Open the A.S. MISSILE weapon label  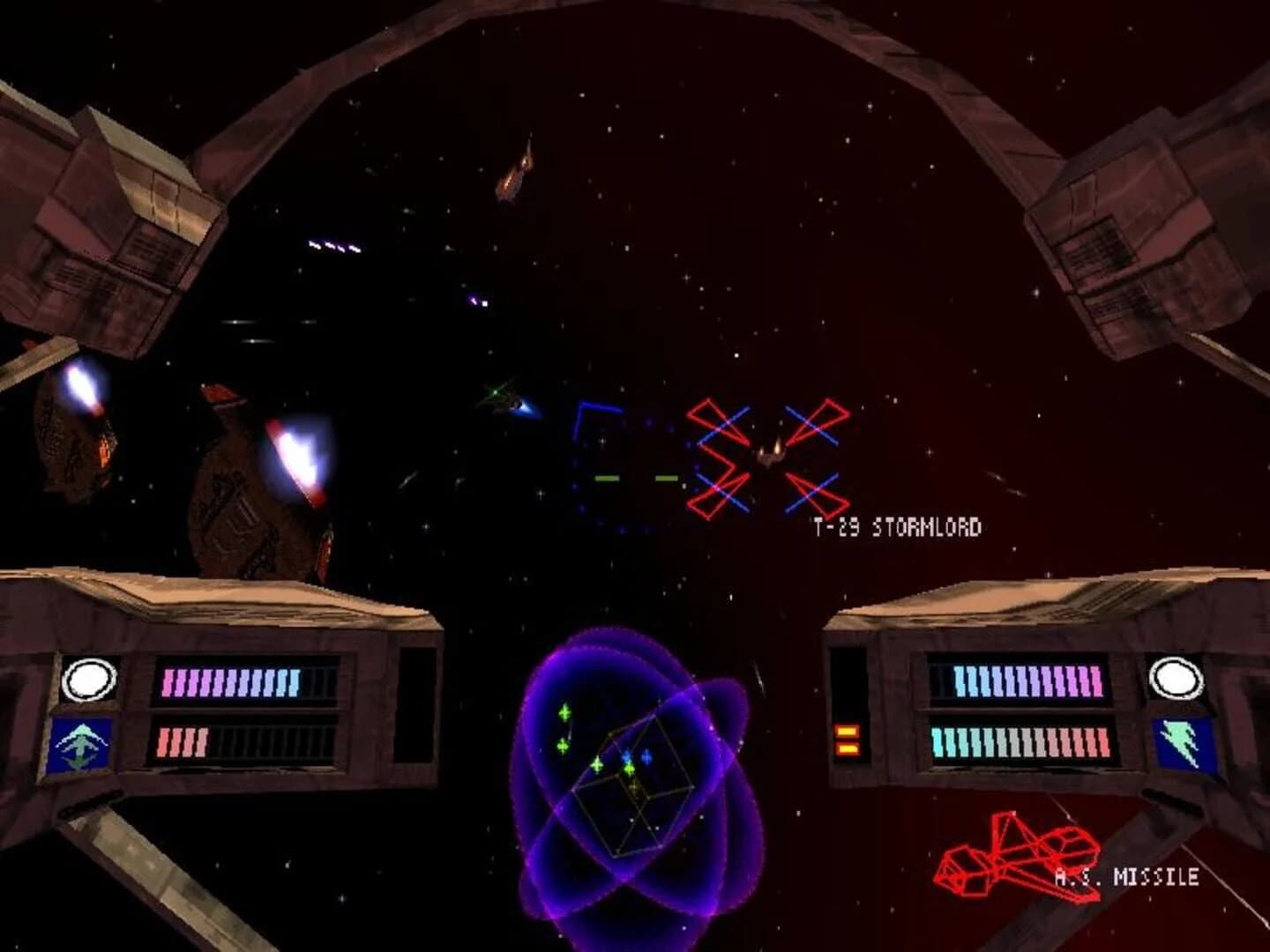1126,876
